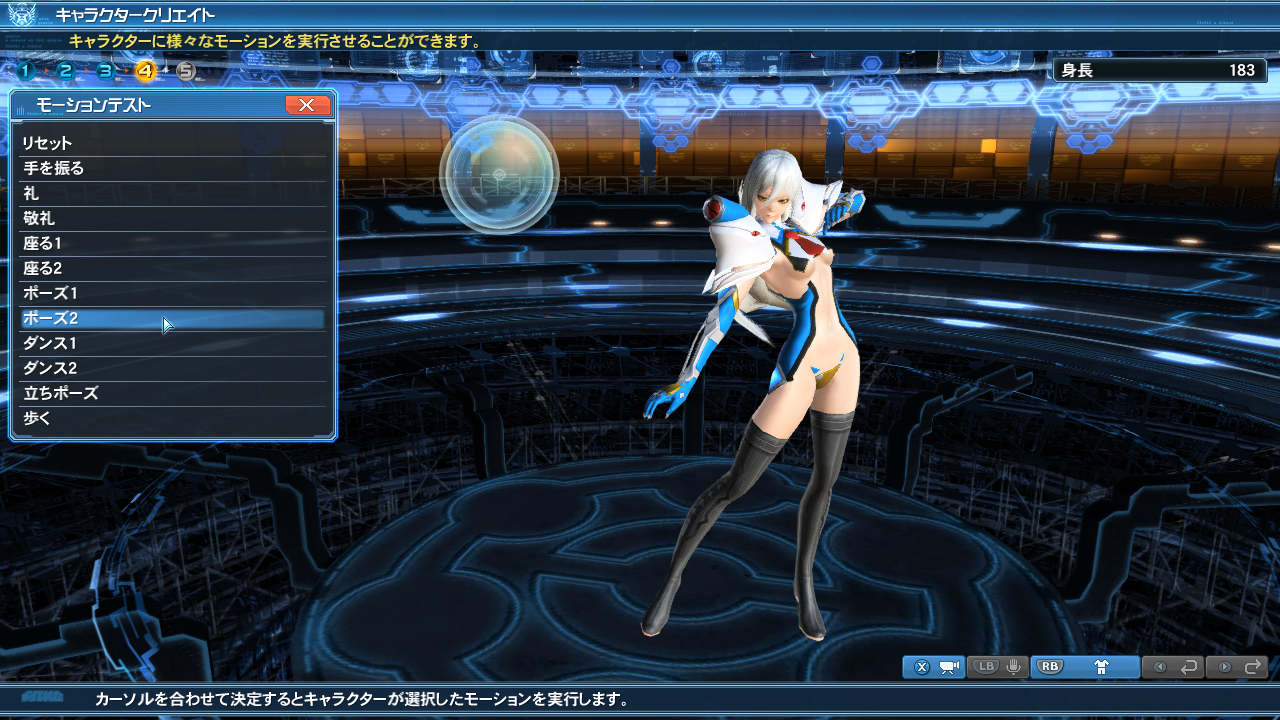Screen dimensions: 1280x720
Task: Click the undo arrow icon in bottom toolbar
Action: point(1188,667)
